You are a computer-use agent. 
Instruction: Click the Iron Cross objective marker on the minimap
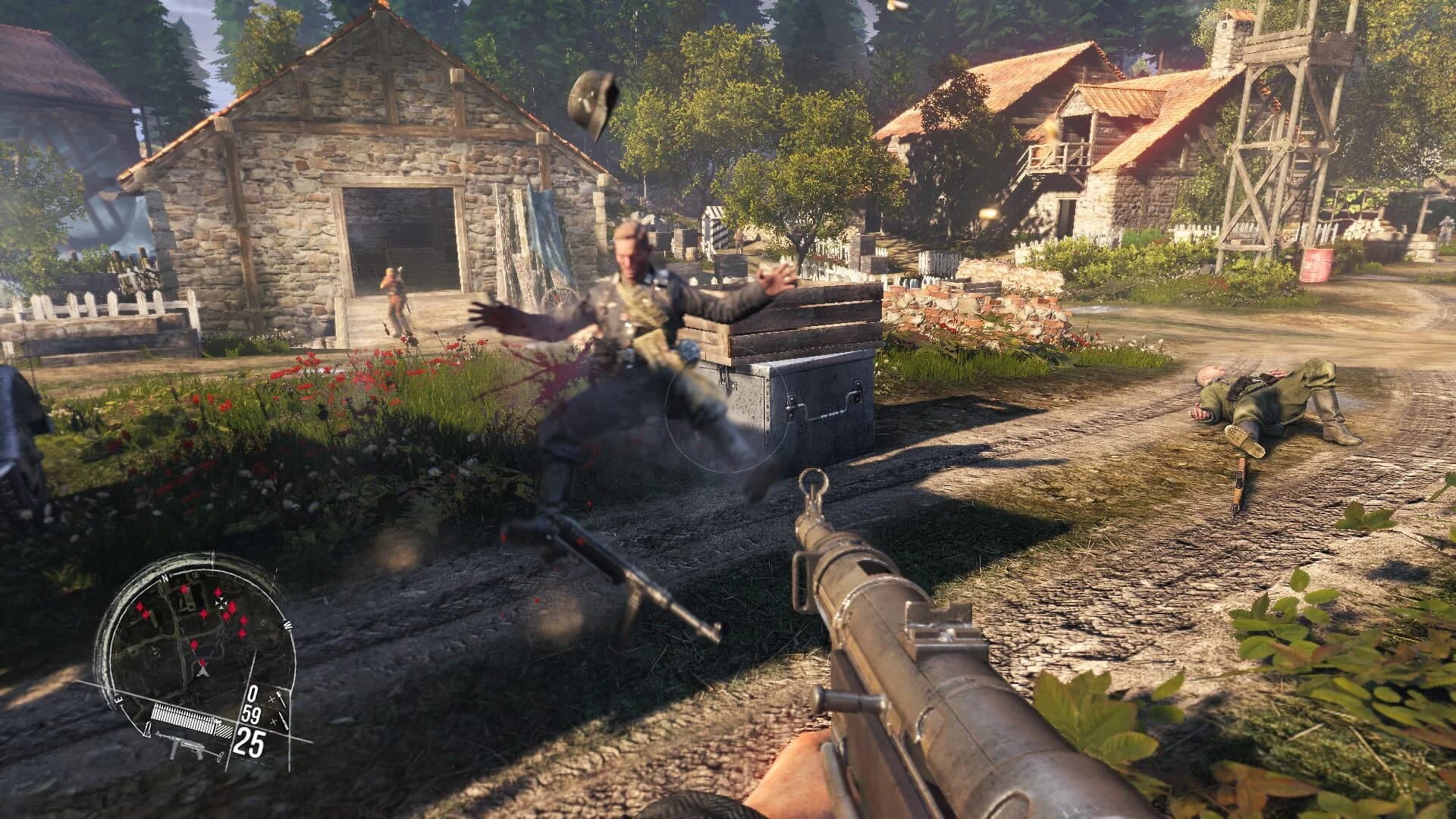221,601
